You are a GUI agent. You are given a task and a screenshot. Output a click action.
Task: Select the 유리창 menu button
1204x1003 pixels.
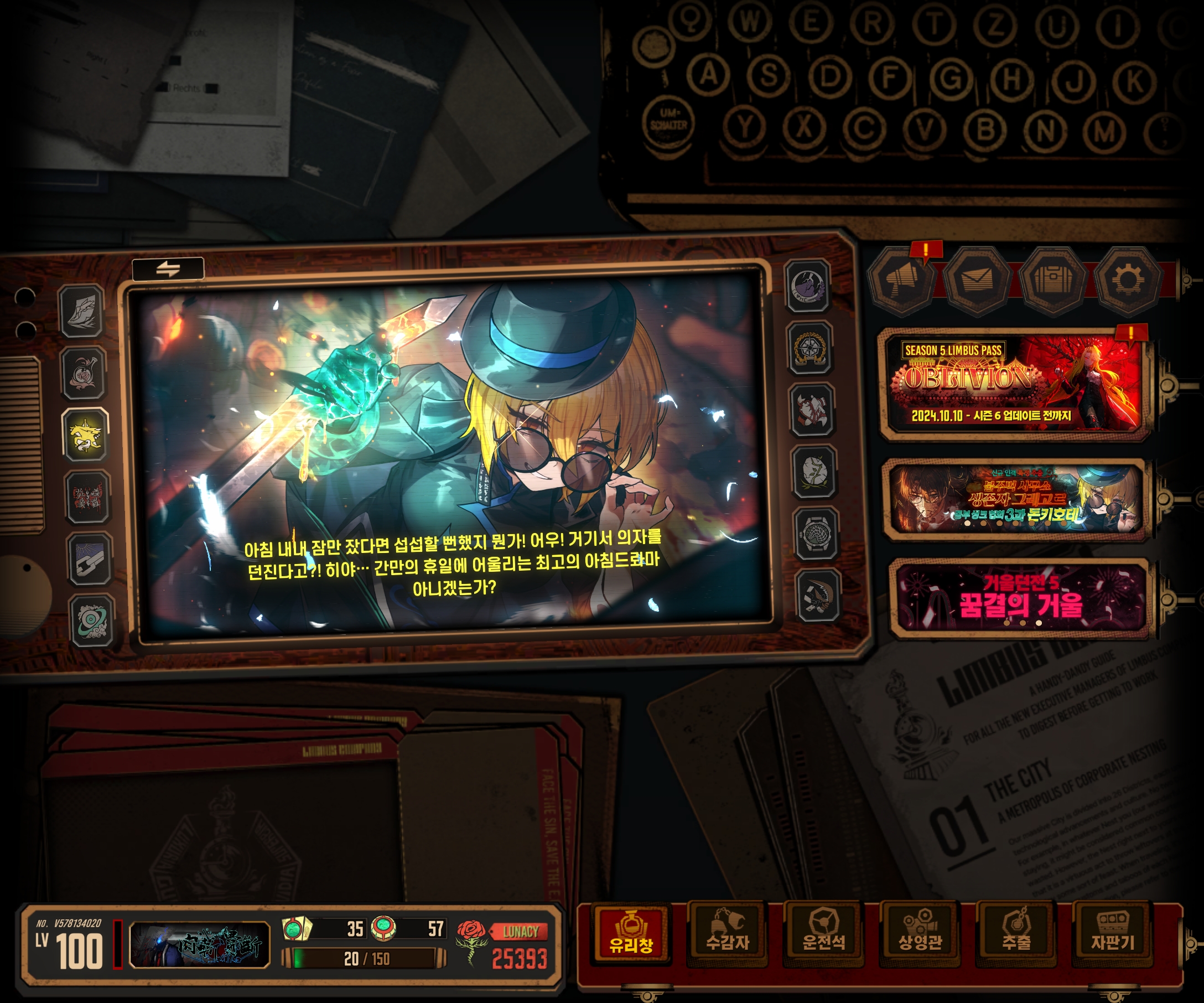point(631,935)
